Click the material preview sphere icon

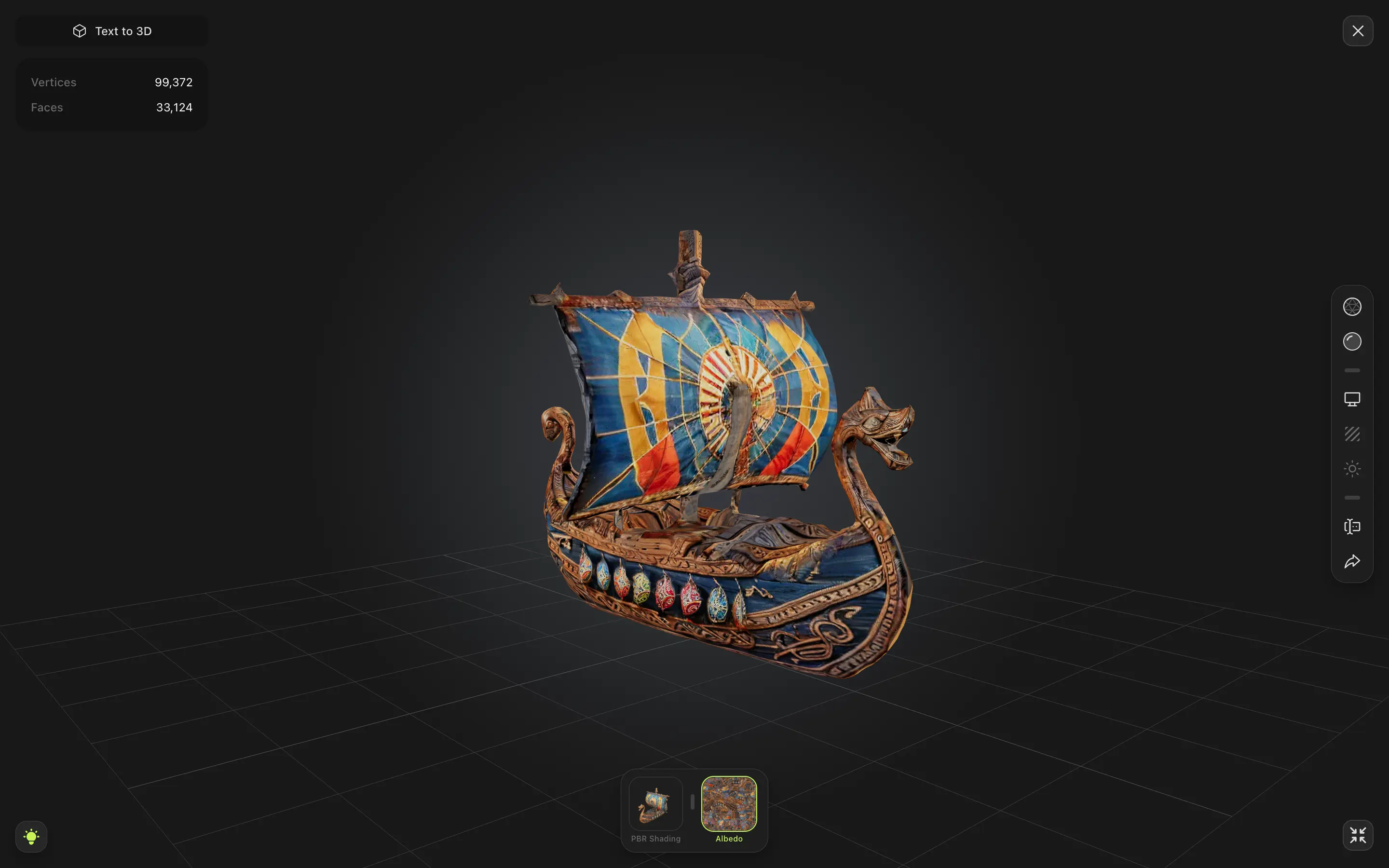[x=1352, y=341]
